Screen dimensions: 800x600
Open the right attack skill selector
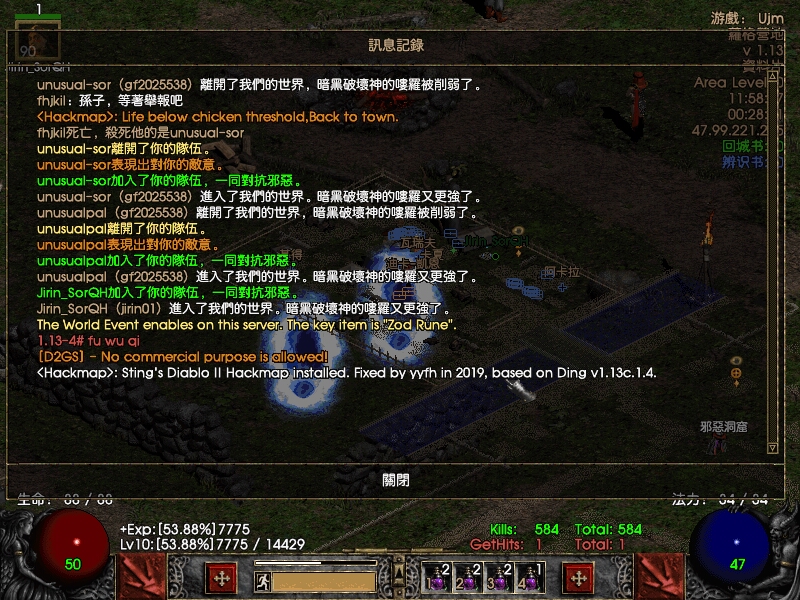click(x=659, y=577)
